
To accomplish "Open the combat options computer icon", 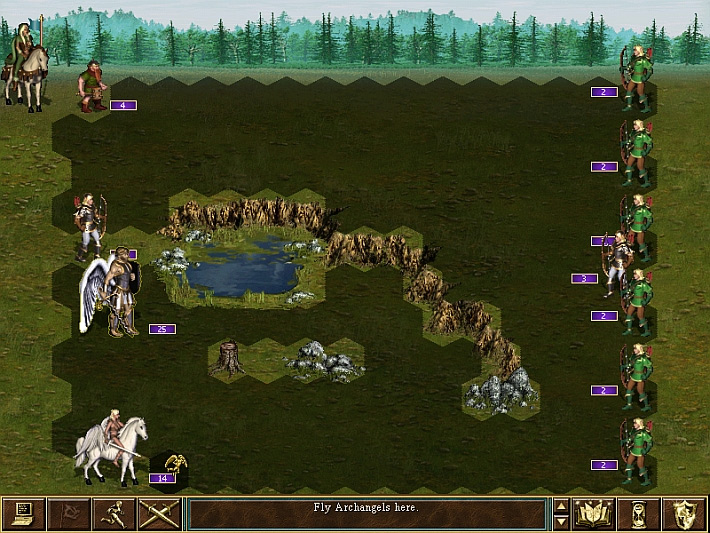I will coord(24,514).
